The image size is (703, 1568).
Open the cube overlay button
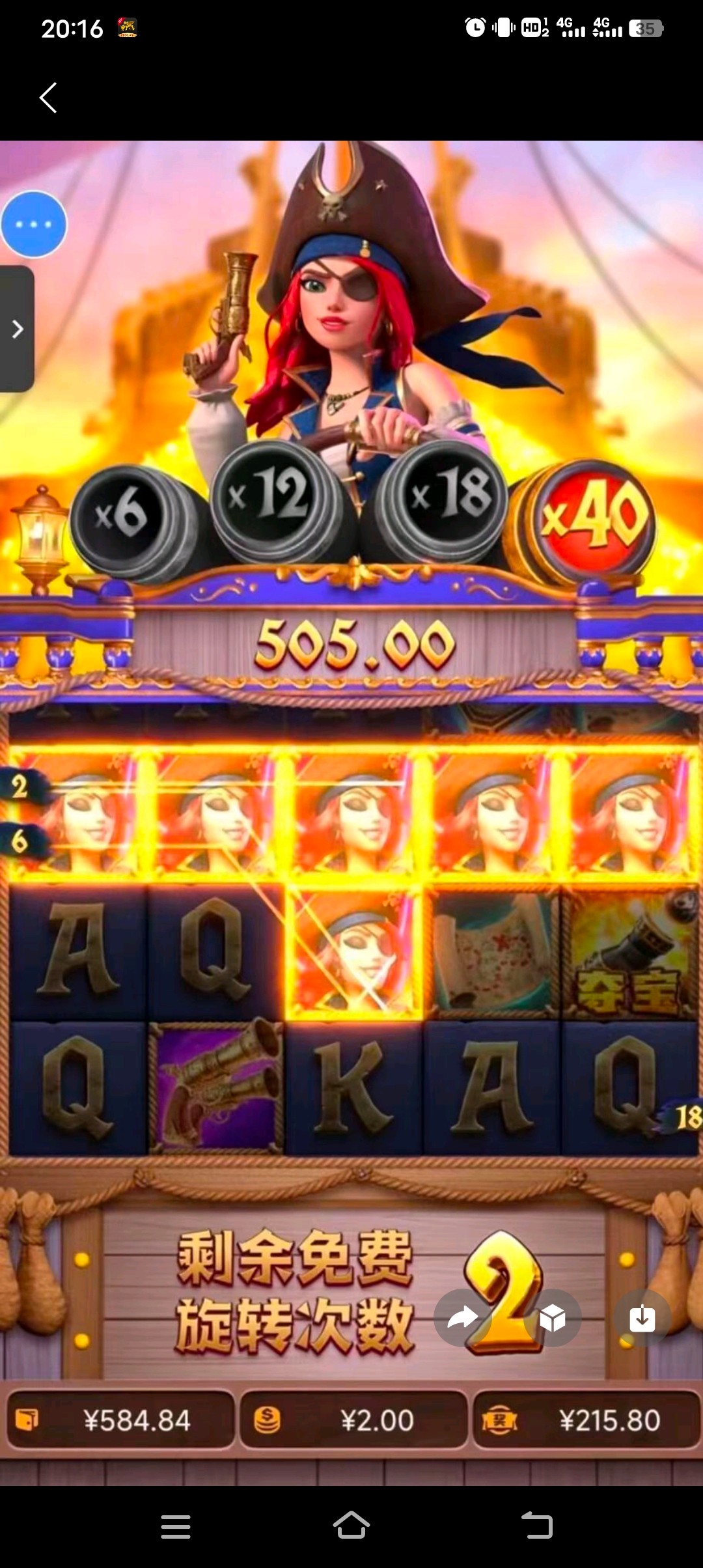tap(553, 1319)
